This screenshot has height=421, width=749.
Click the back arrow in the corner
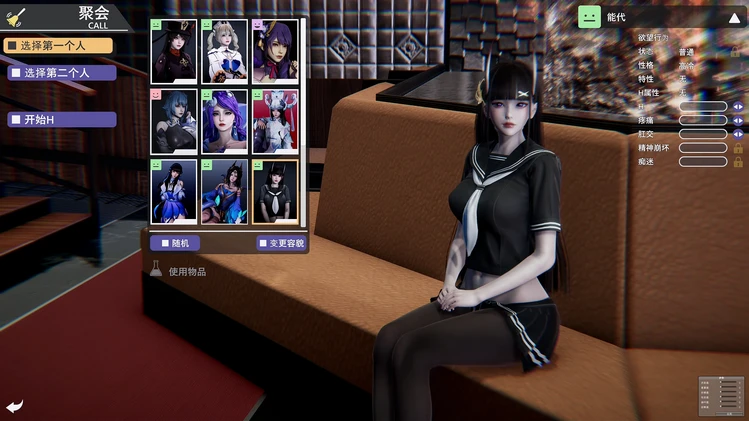[15, 406]
